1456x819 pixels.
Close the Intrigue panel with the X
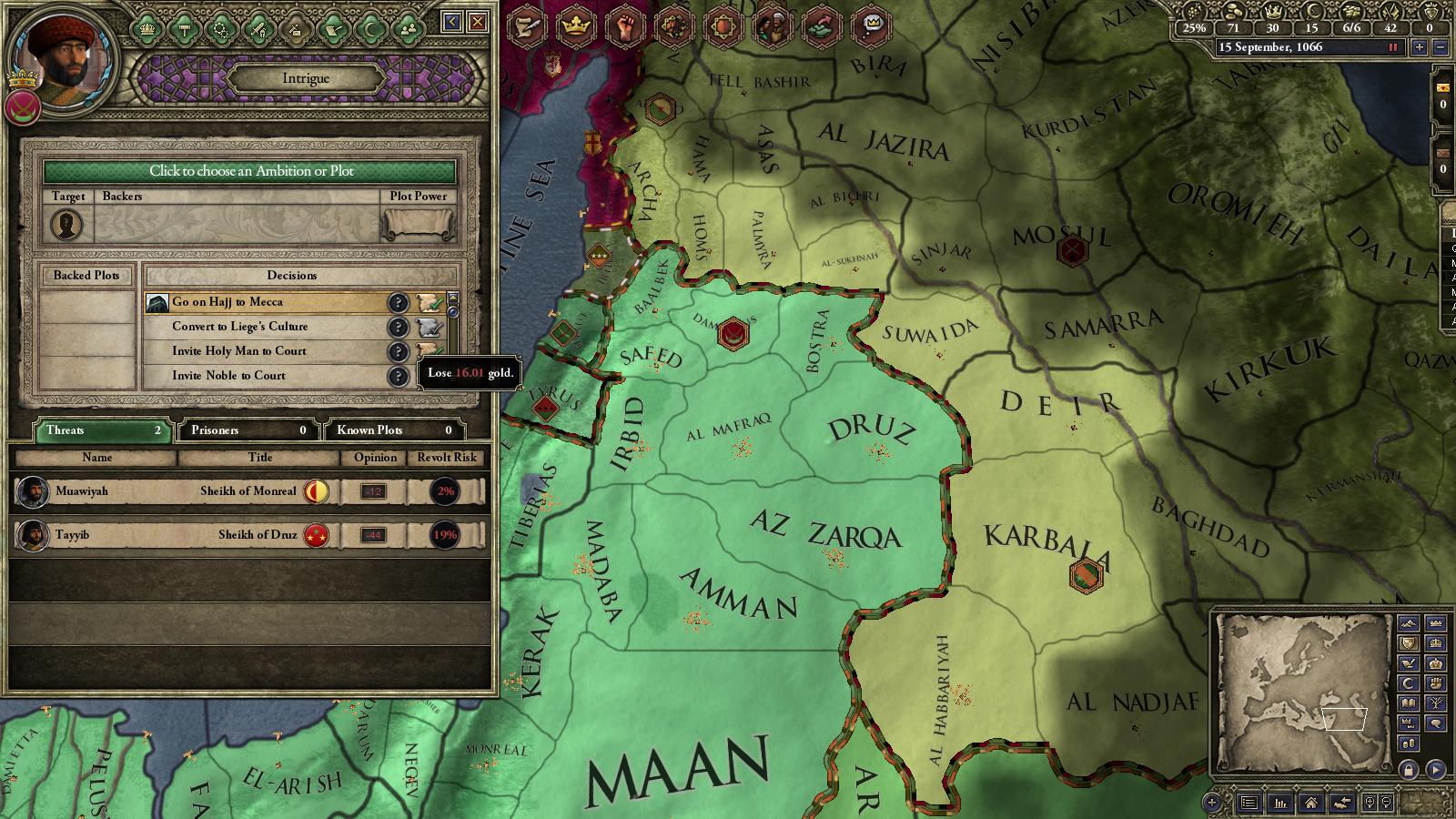[x=477, y=22]
